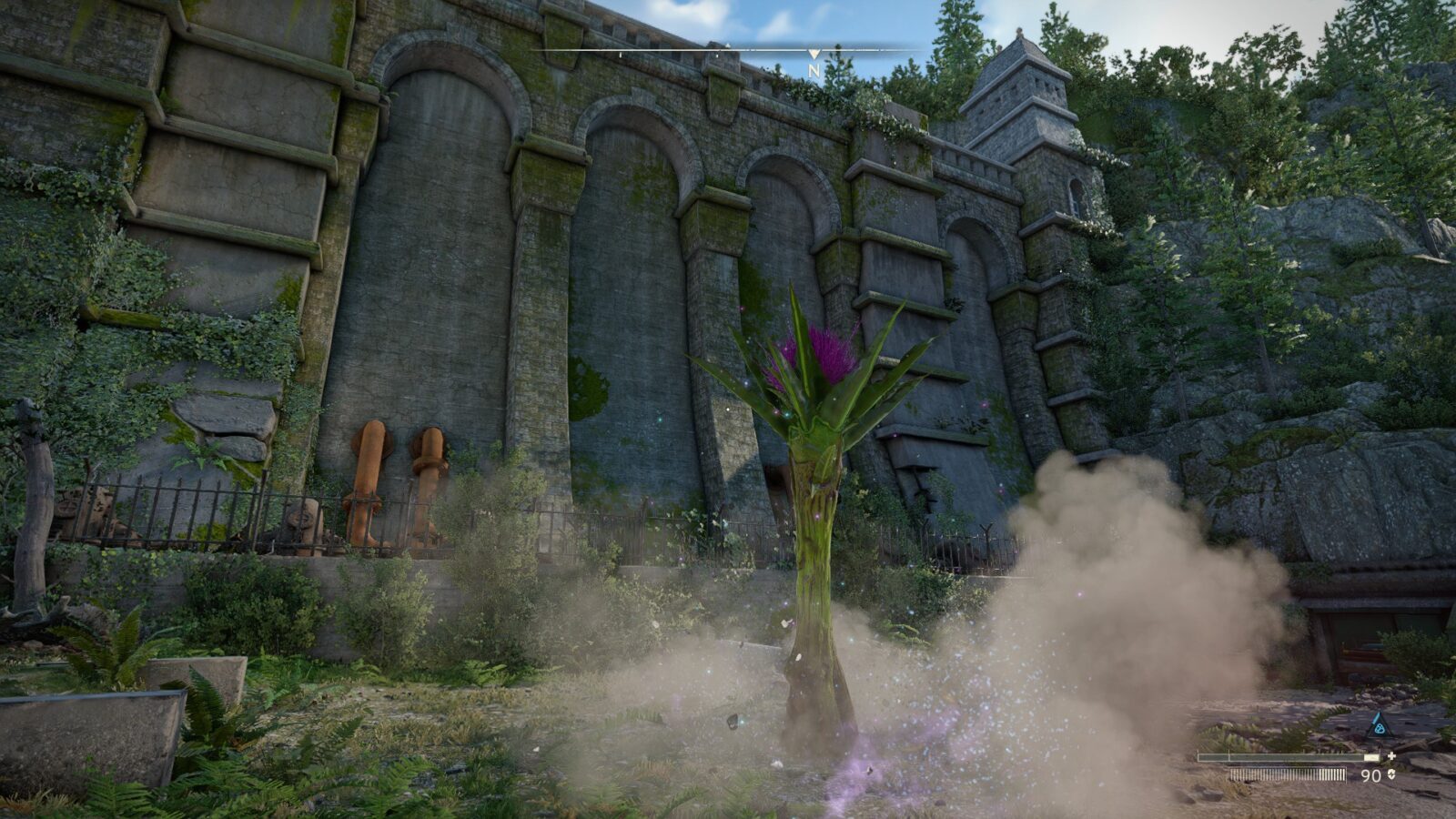Click the North marker on the compass

814,68
